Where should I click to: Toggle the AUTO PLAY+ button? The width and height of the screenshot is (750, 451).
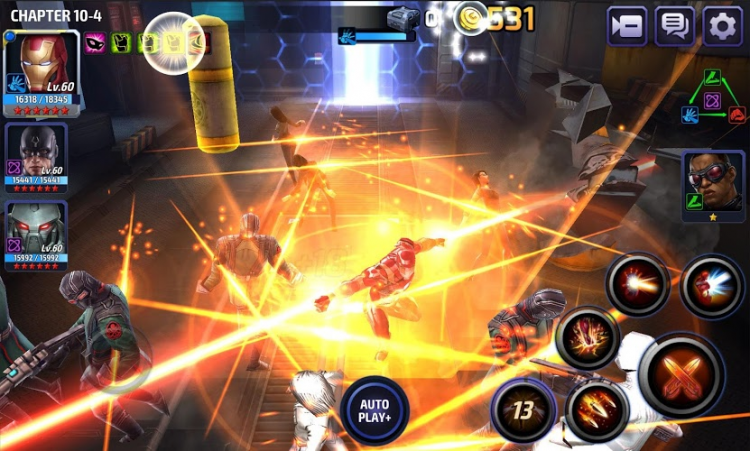(374, 410)
